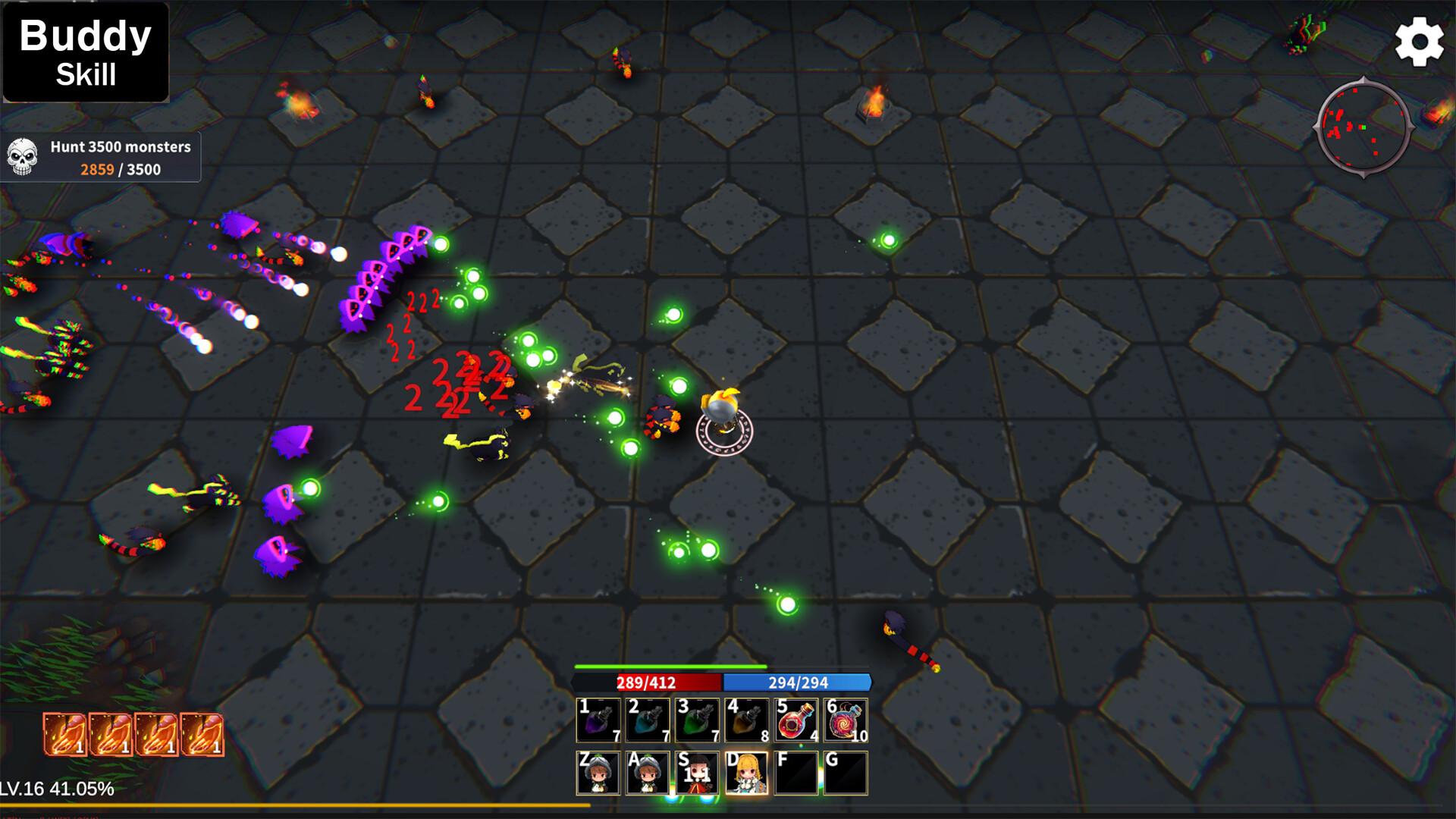
Task: Open the Buddy Skill panel
Action: pyautogui.click(x=86, y=52)
